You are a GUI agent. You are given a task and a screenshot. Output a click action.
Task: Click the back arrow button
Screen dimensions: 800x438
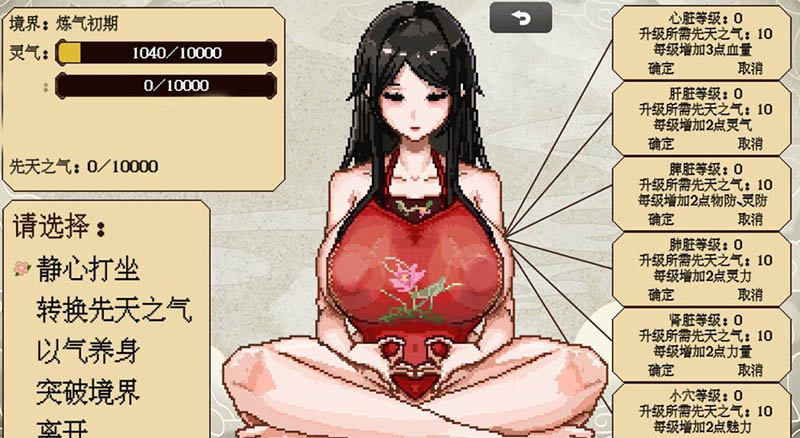[520, 17]
